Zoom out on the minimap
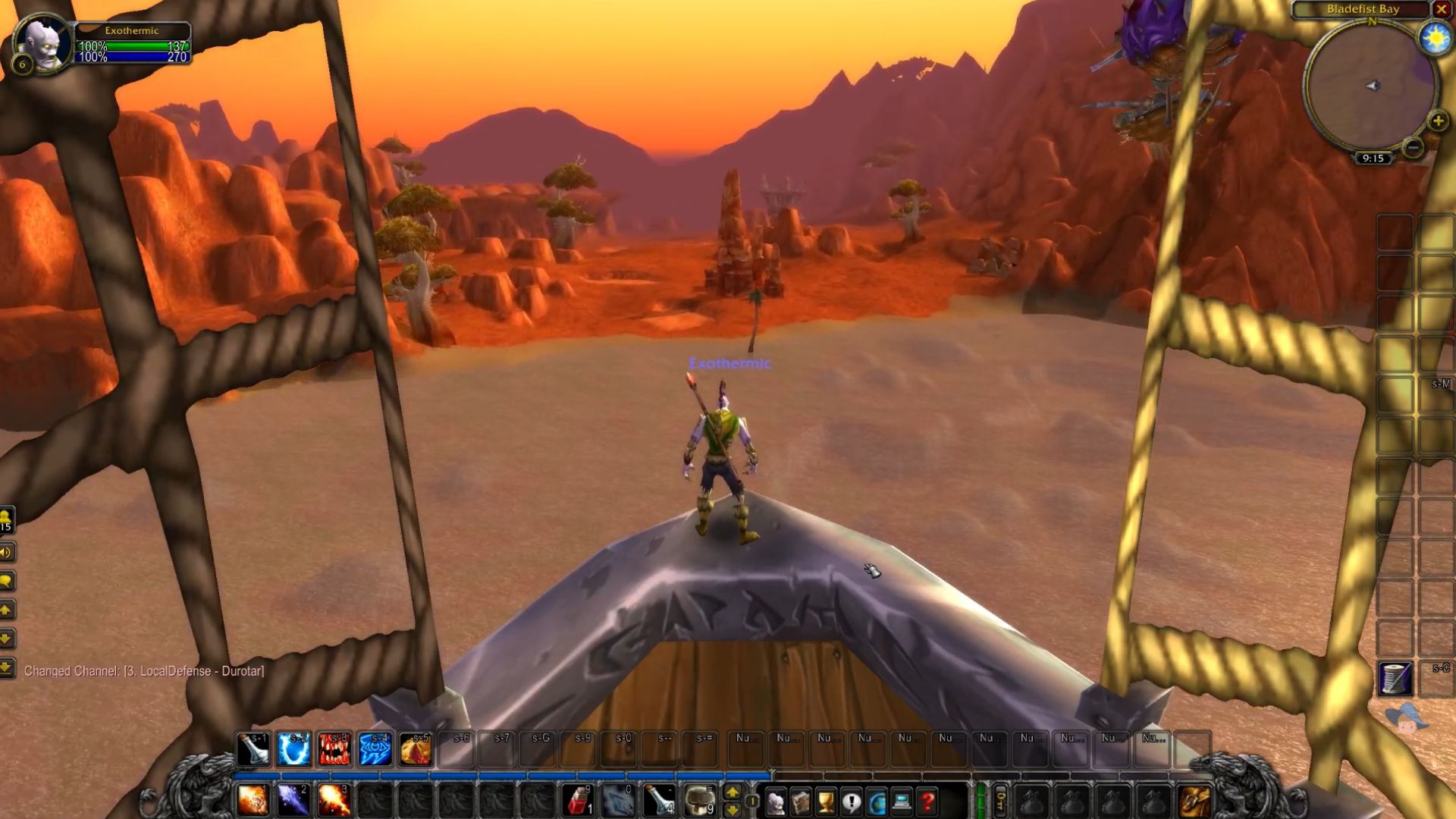 coord(1412,148)
